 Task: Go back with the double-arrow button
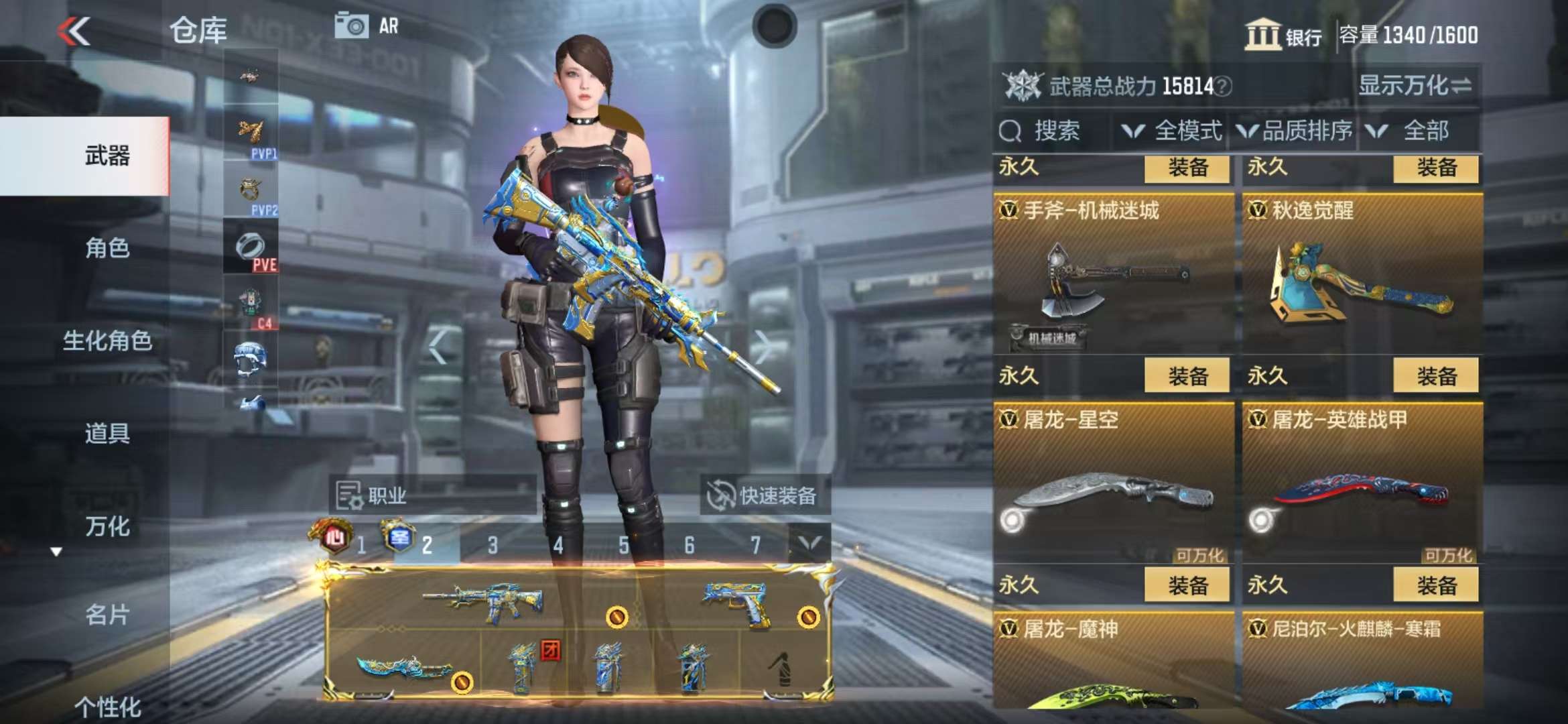coord(74,32)
